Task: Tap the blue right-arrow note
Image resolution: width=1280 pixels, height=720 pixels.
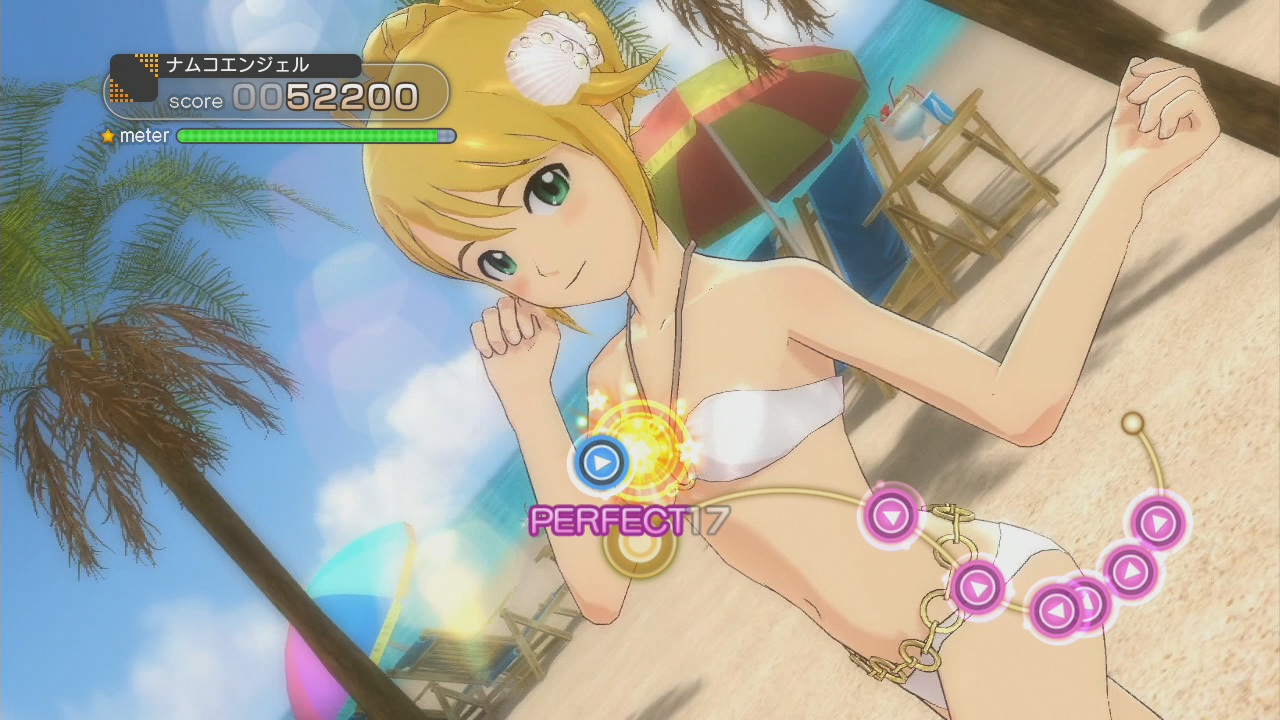Action: pyautogui.click(x=600, y=462)
